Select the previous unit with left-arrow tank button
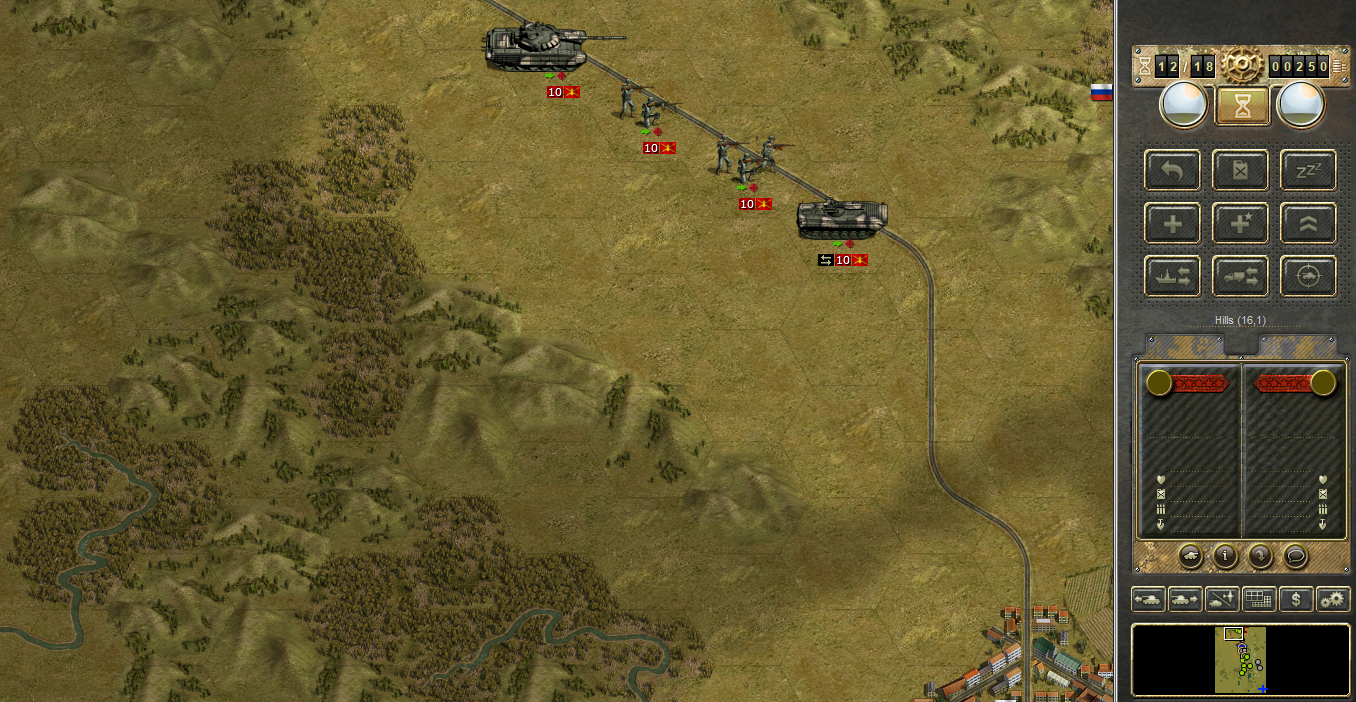The height and width of the screenshot is (702, 1356). pos(1148,599)
